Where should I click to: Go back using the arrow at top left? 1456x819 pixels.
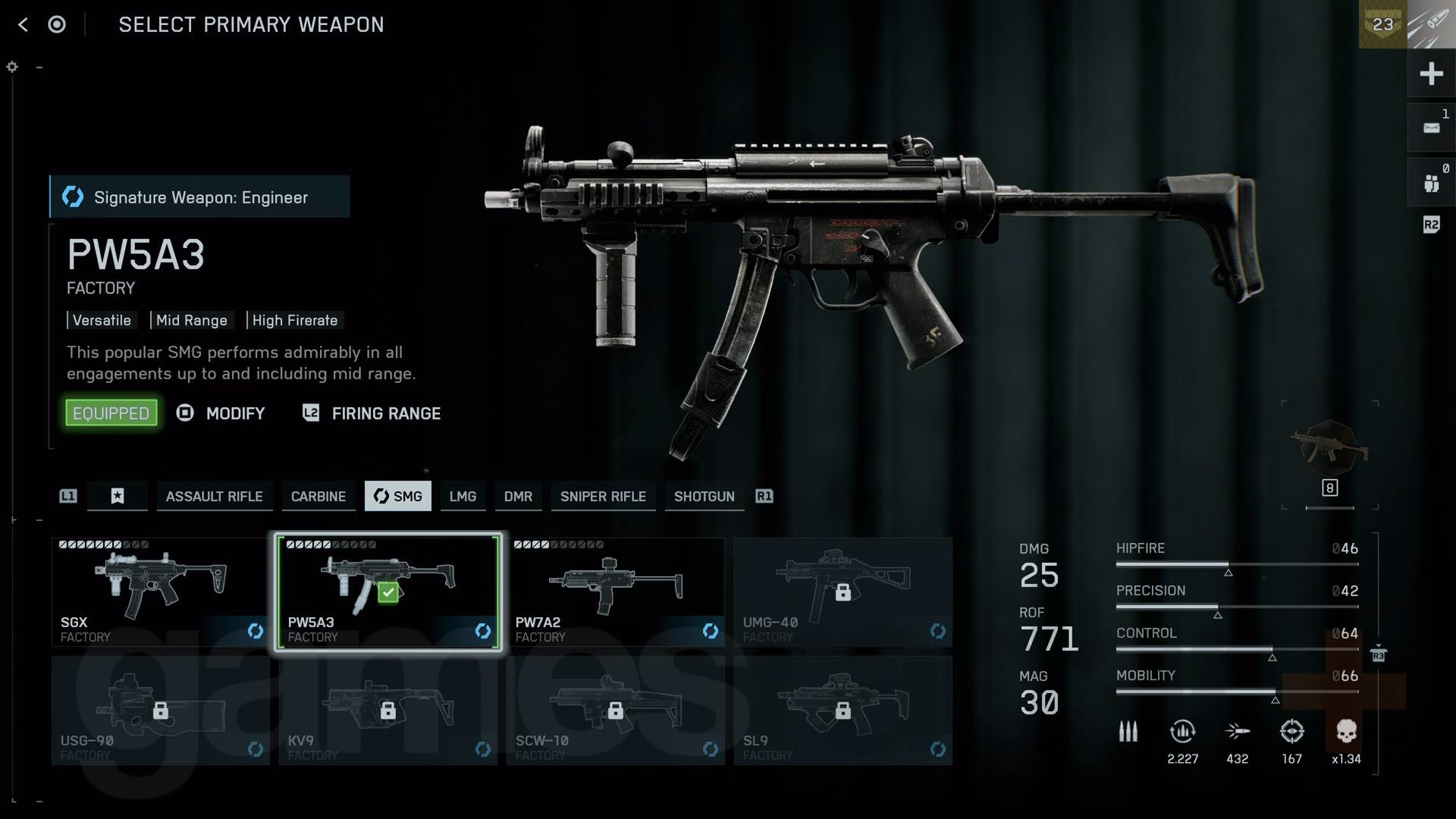(23, 24)
